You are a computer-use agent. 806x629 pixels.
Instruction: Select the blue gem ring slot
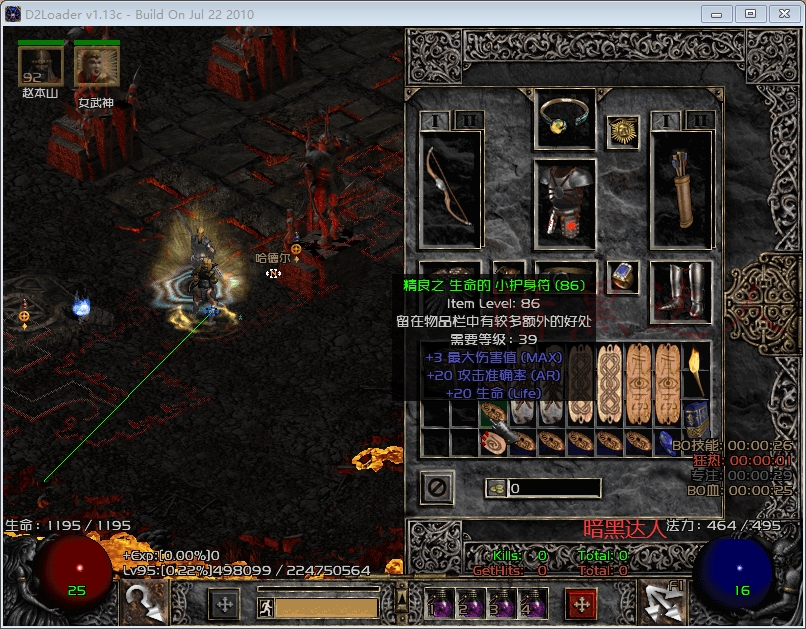tap(623, 277)
